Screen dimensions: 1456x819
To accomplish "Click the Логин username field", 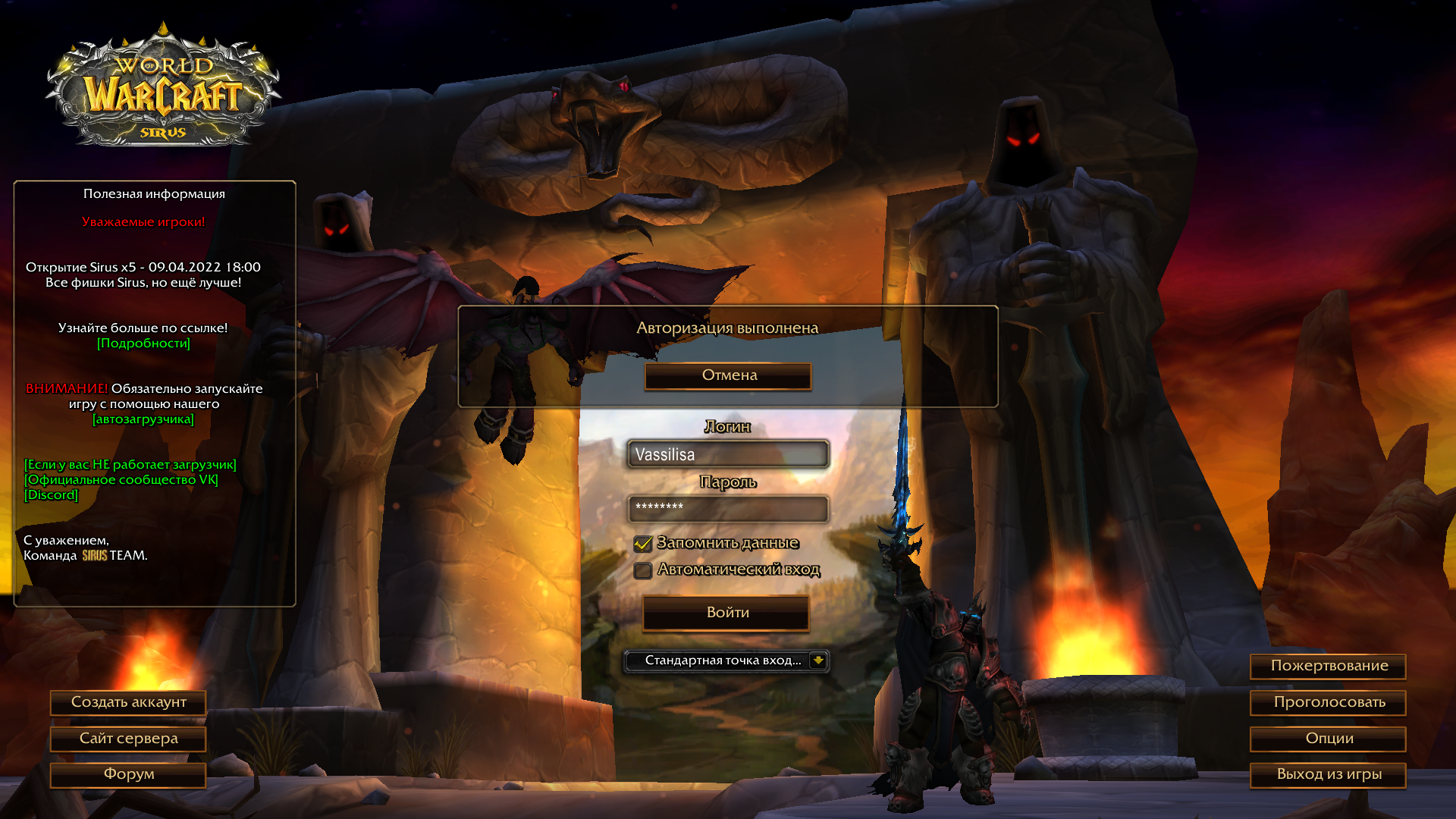I will [x=728, y=454].
